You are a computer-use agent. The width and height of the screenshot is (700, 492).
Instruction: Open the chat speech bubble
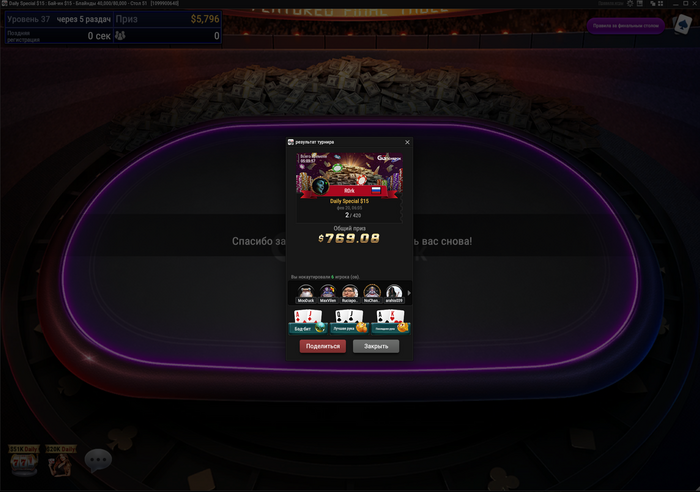click(98, 460)
